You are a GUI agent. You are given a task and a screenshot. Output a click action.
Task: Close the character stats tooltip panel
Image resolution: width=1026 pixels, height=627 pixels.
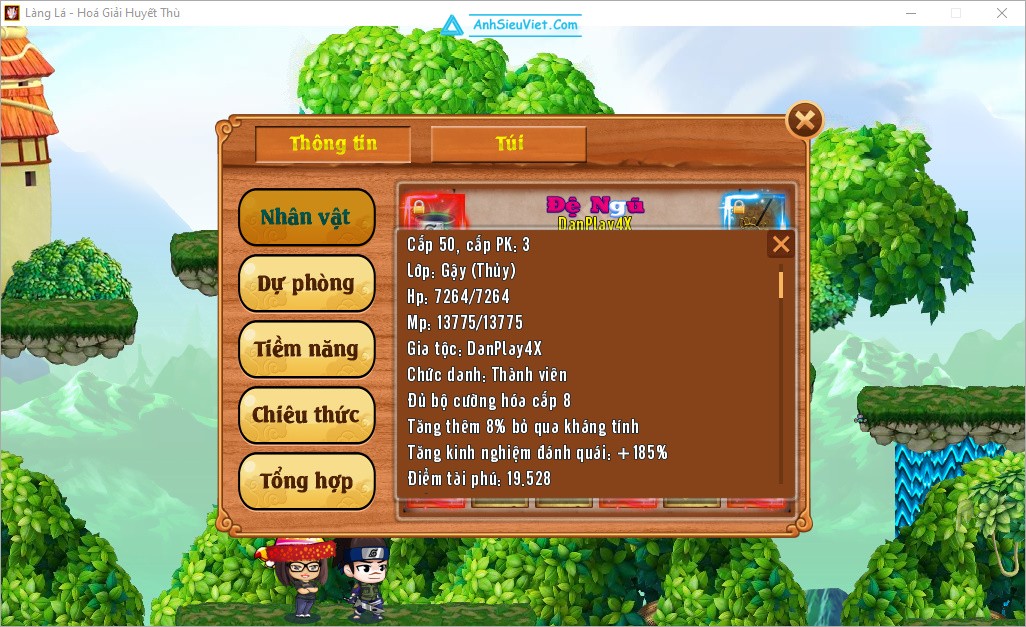781,244
